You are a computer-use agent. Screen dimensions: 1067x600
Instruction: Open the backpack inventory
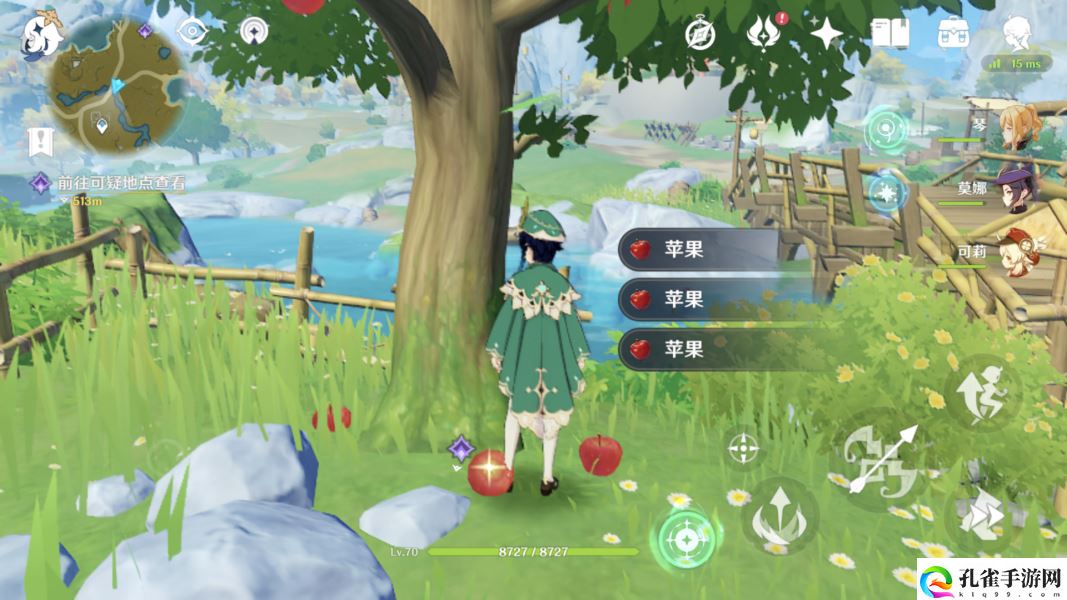click(x=952, y=33)
